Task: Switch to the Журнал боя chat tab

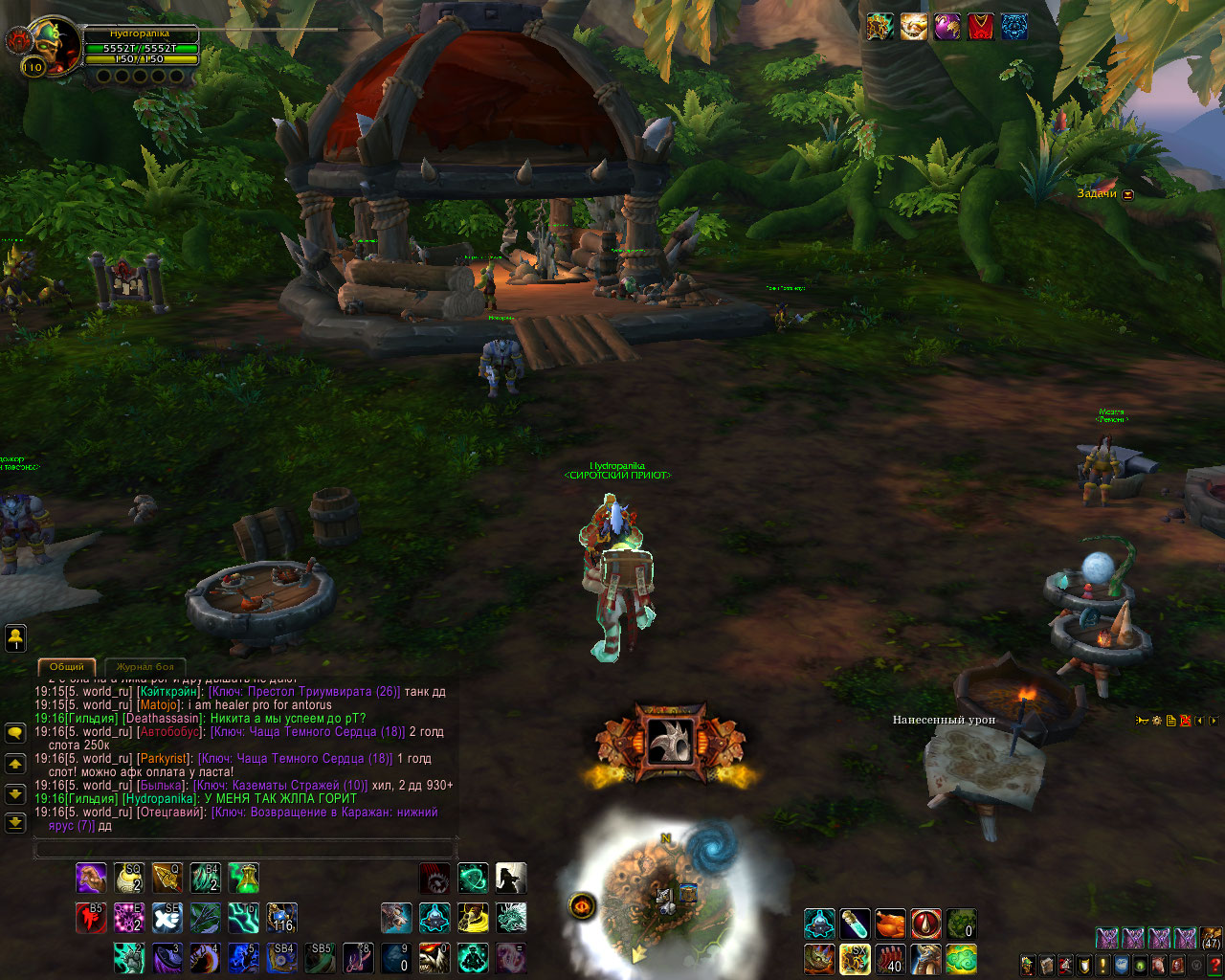Action: click(145, 666)
